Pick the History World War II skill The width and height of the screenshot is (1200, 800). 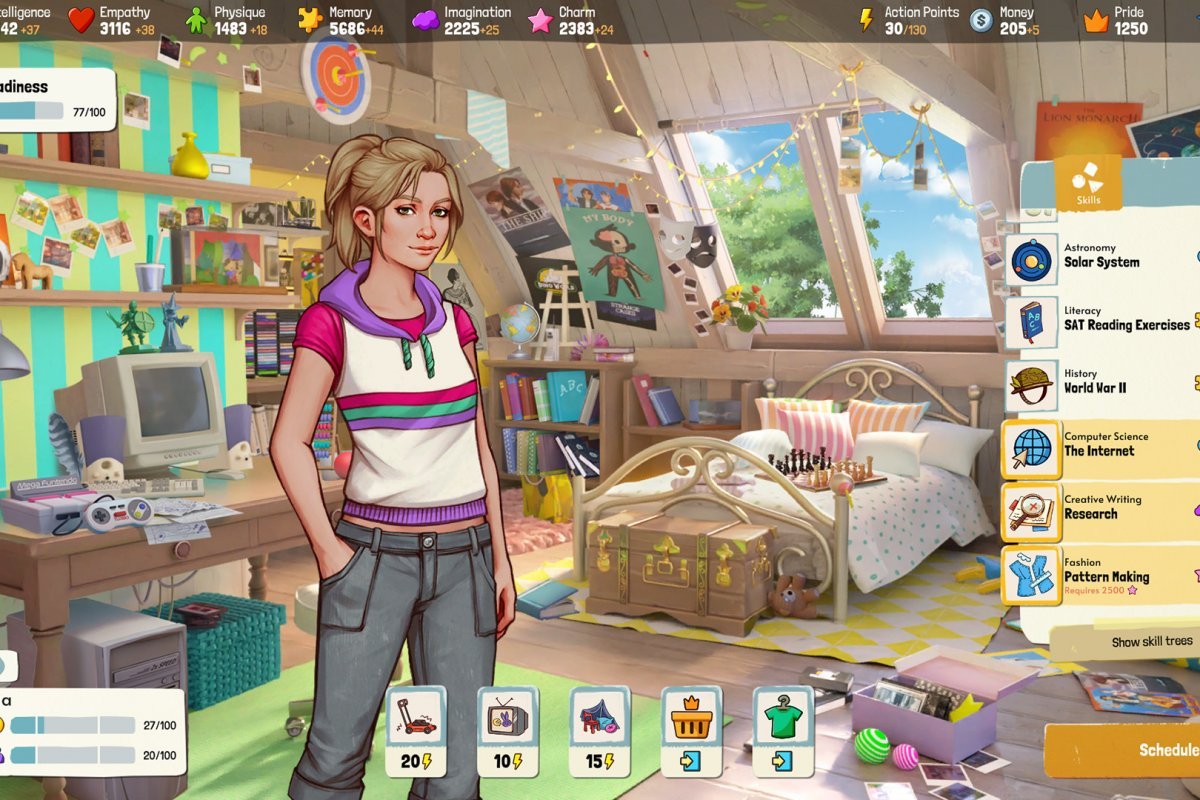(1100, 383)
